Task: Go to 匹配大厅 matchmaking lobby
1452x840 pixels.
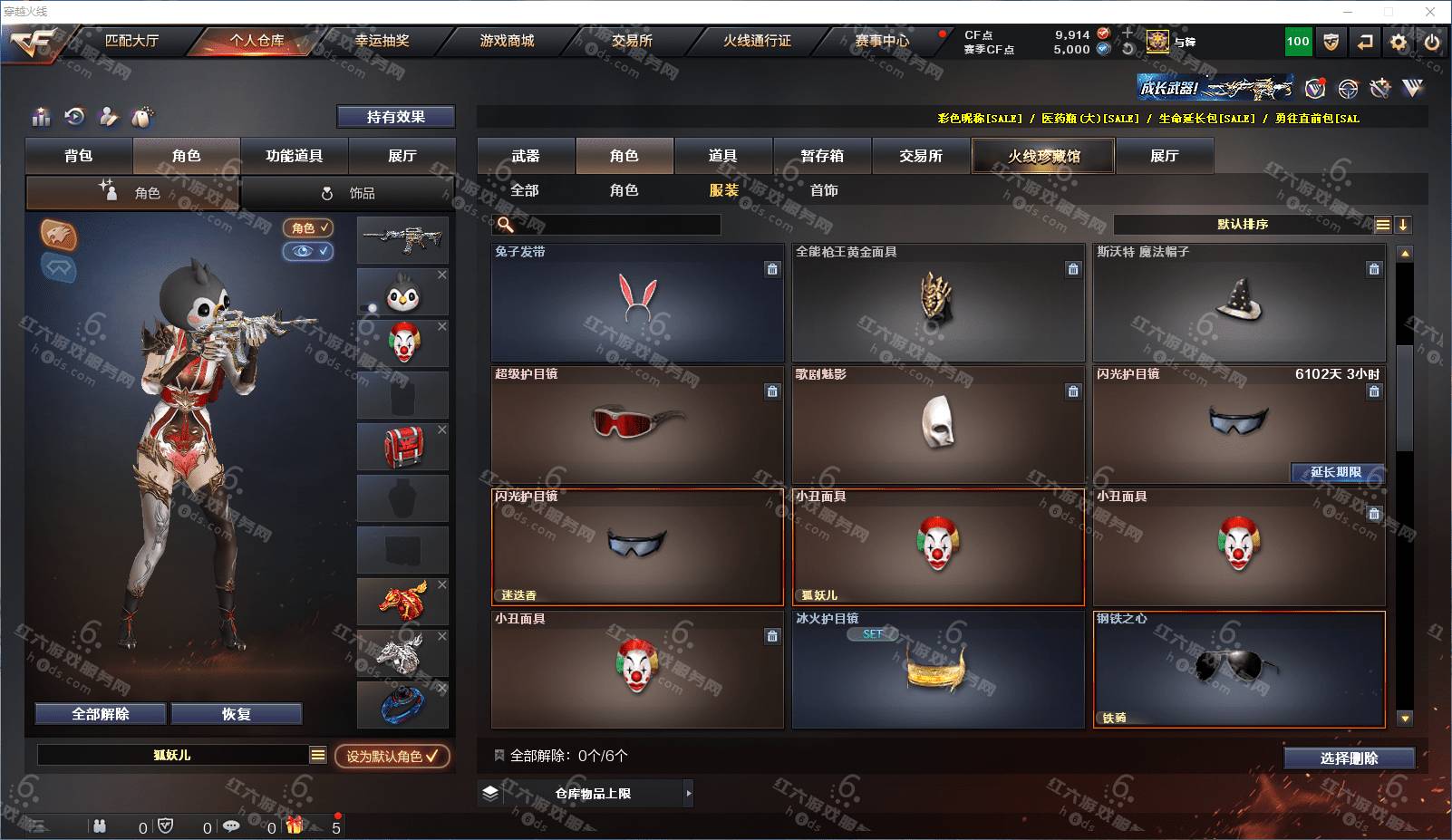Action: 131,41
